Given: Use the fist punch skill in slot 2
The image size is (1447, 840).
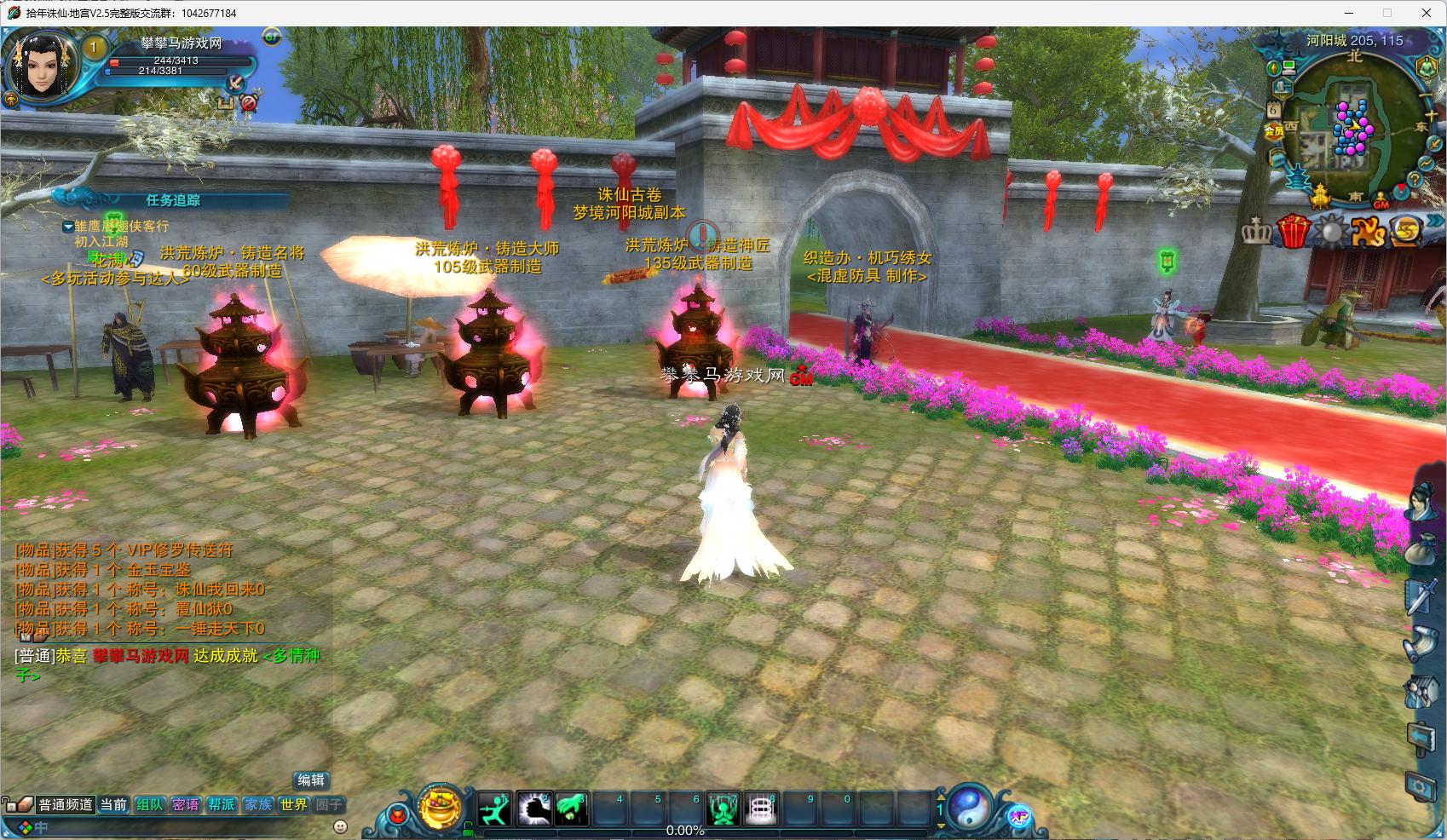Looking at the screenshot, I should (533, 808).
